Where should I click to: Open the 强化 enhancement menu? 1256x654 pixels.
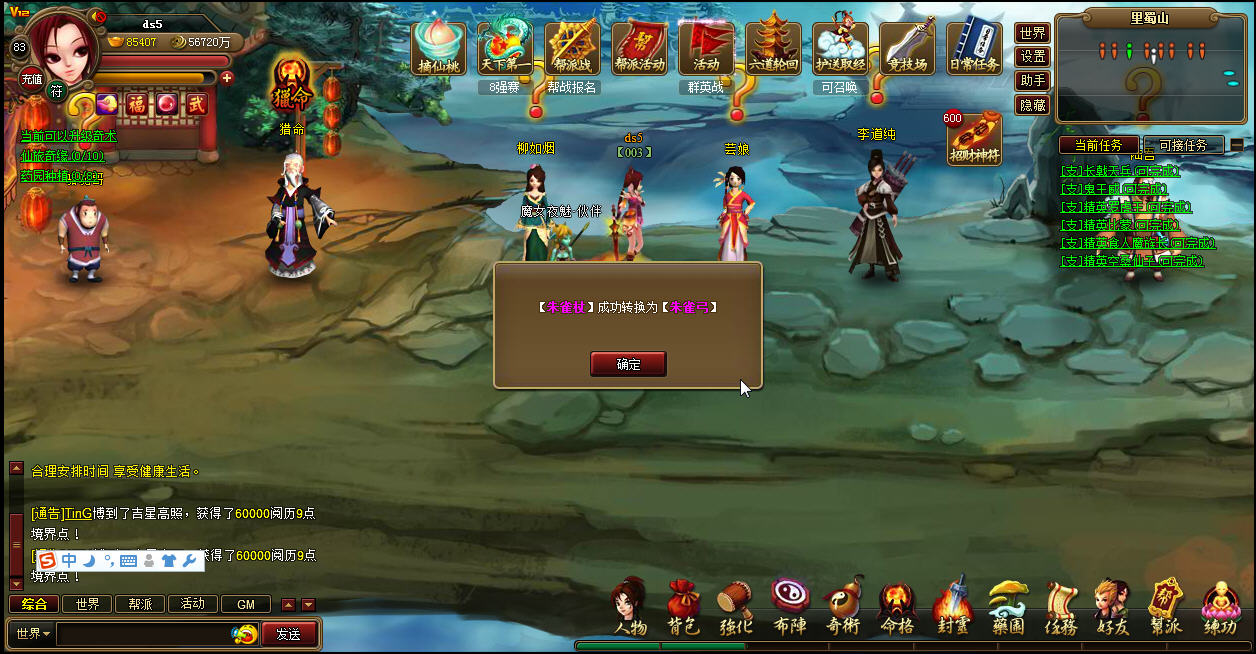[736, 607]
